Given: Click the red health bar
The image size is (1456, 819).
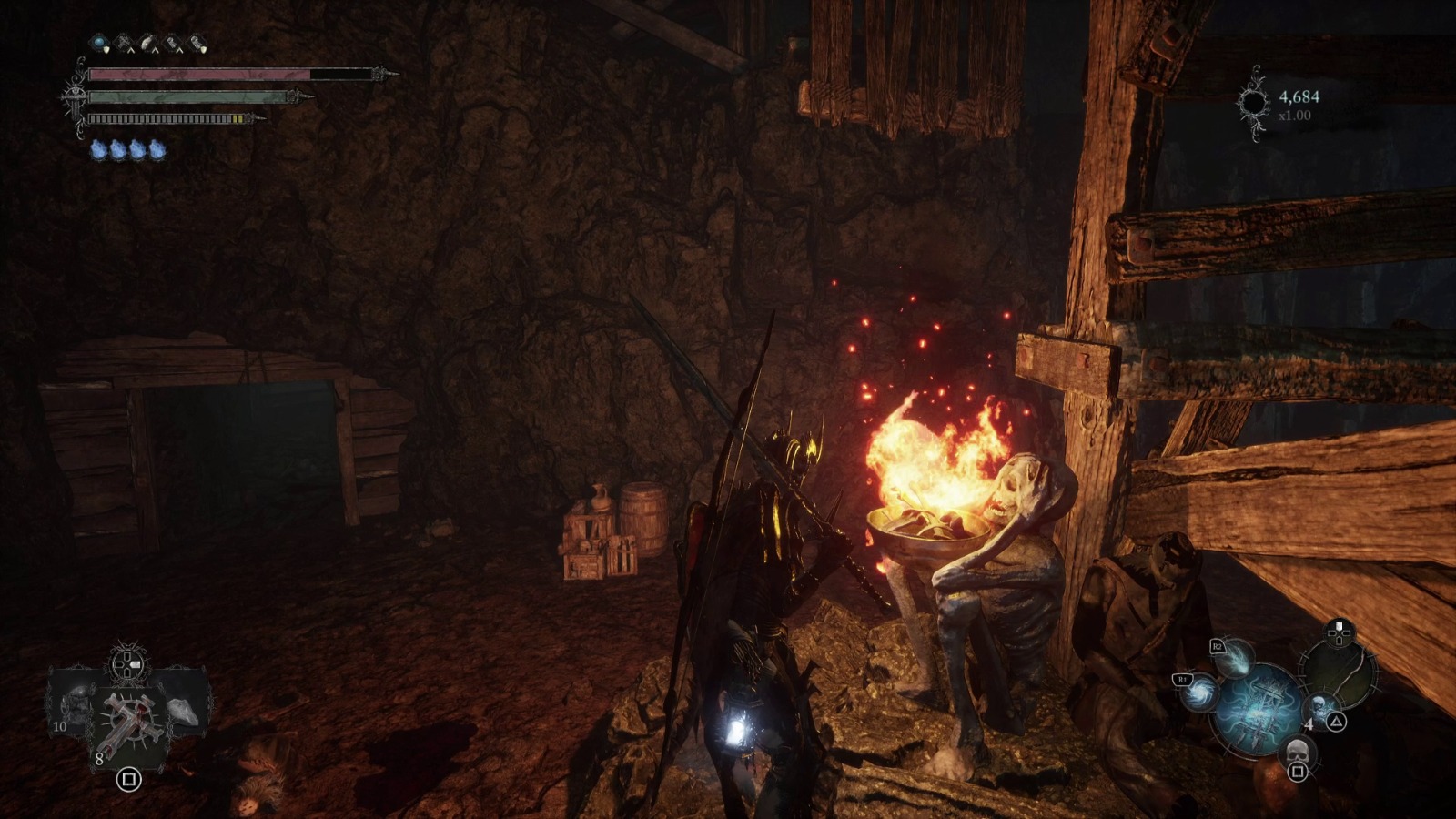Looking at the screenshot, I should point(199,74).
